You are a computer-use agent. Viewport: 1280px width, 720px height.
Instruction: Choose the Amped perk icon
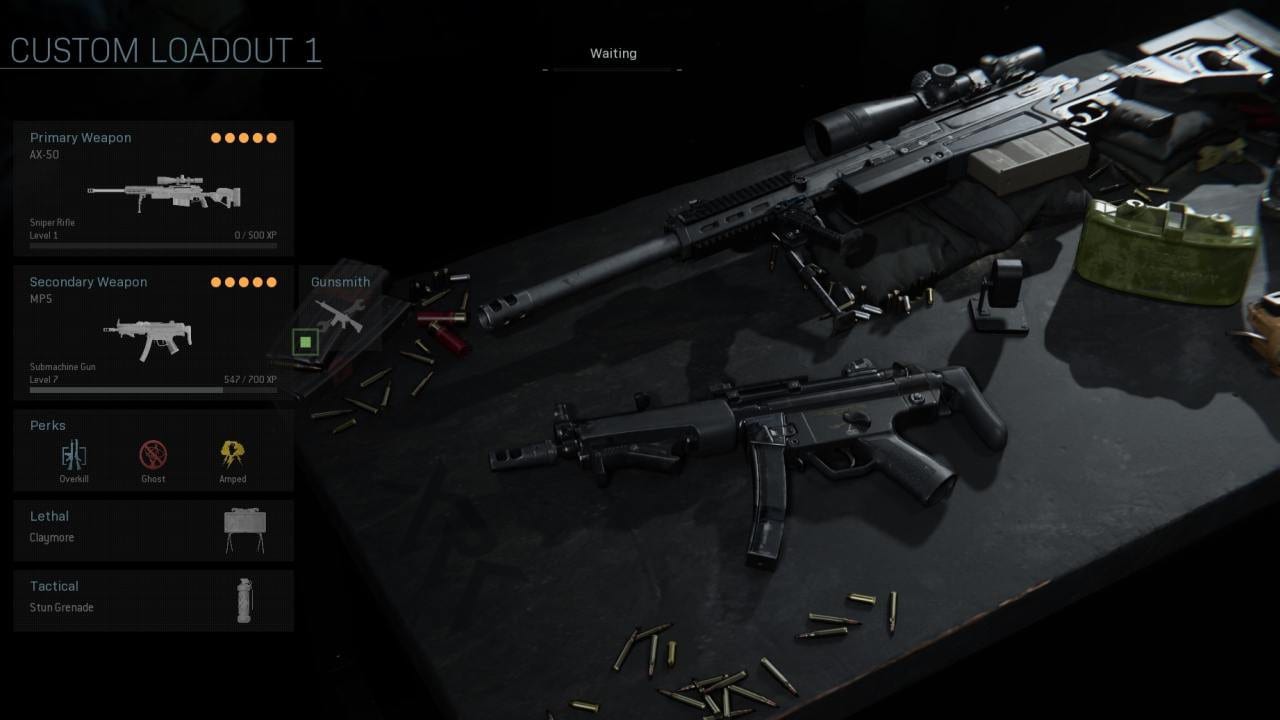point(233,456)
